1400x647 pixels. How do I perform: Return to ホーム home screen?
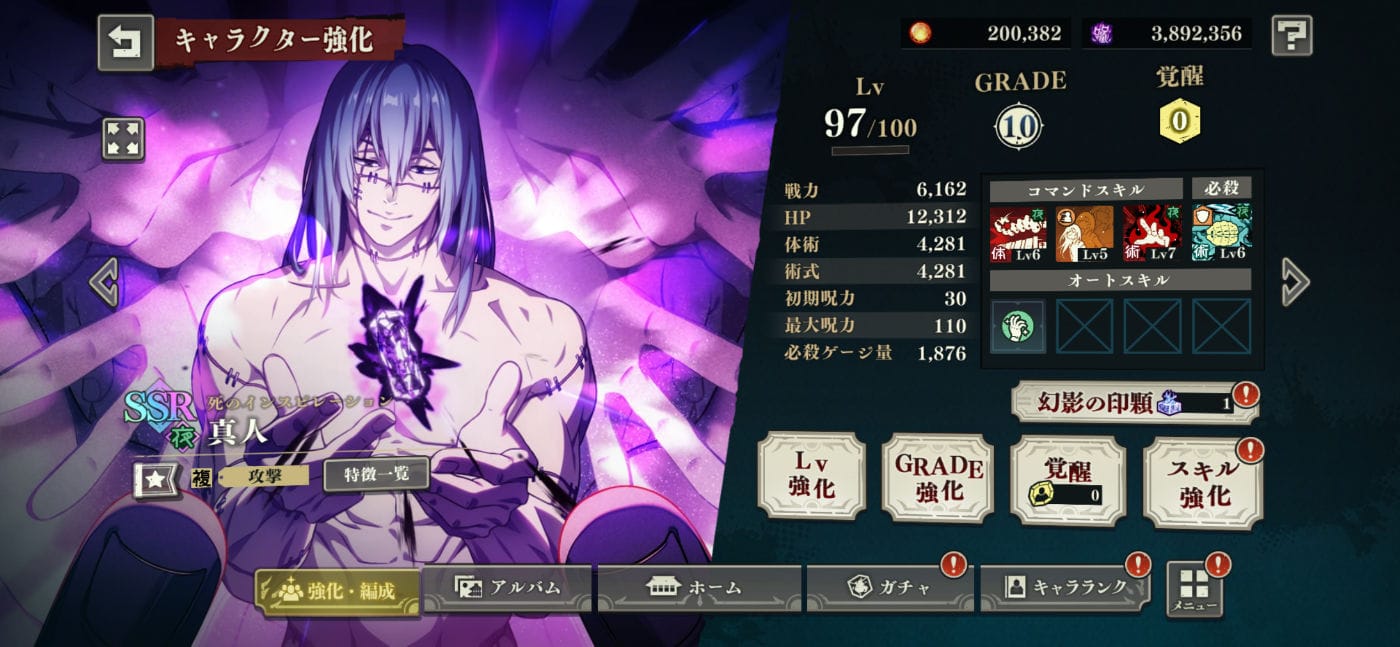699,588
